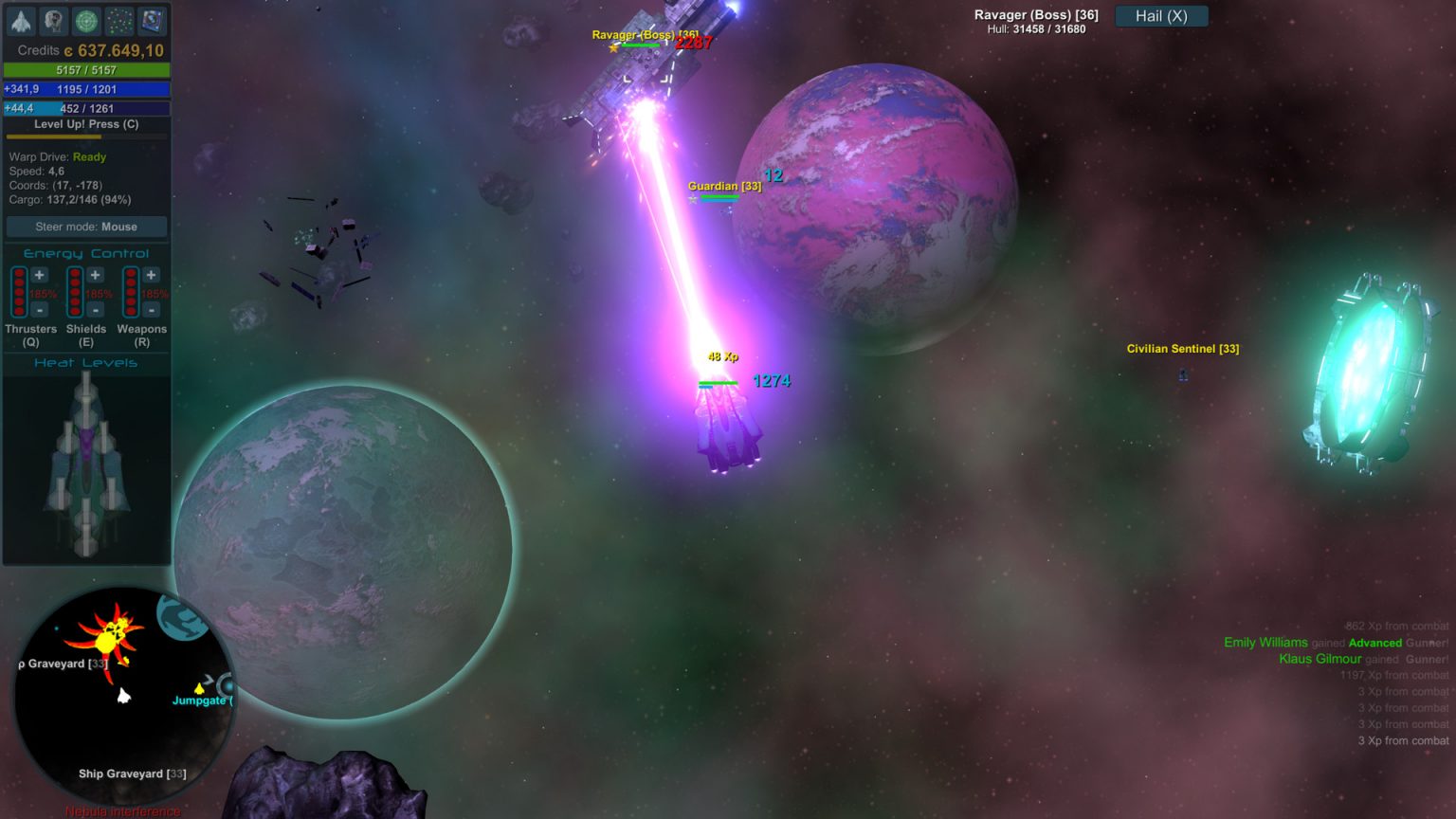Image resolution: width=1456 pixels, height=819 pixels.
Task: Toggle a Thrusters energy pip
Action: (19, 292)
